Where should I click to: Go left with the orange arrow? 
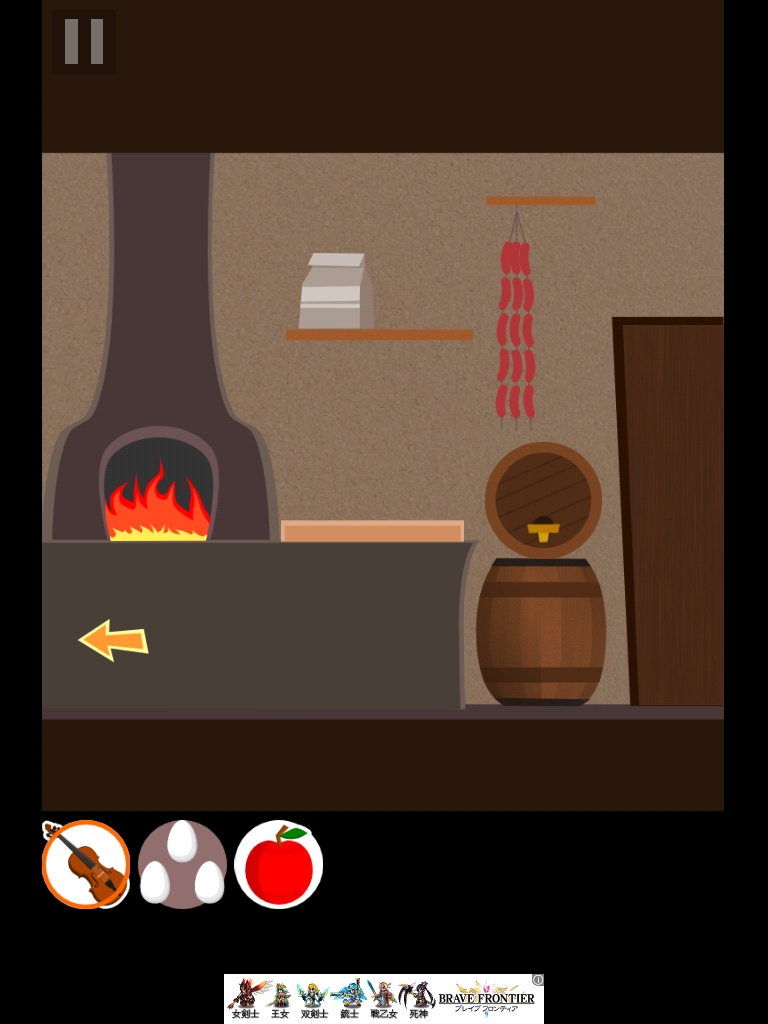click(x=113, y=640)
